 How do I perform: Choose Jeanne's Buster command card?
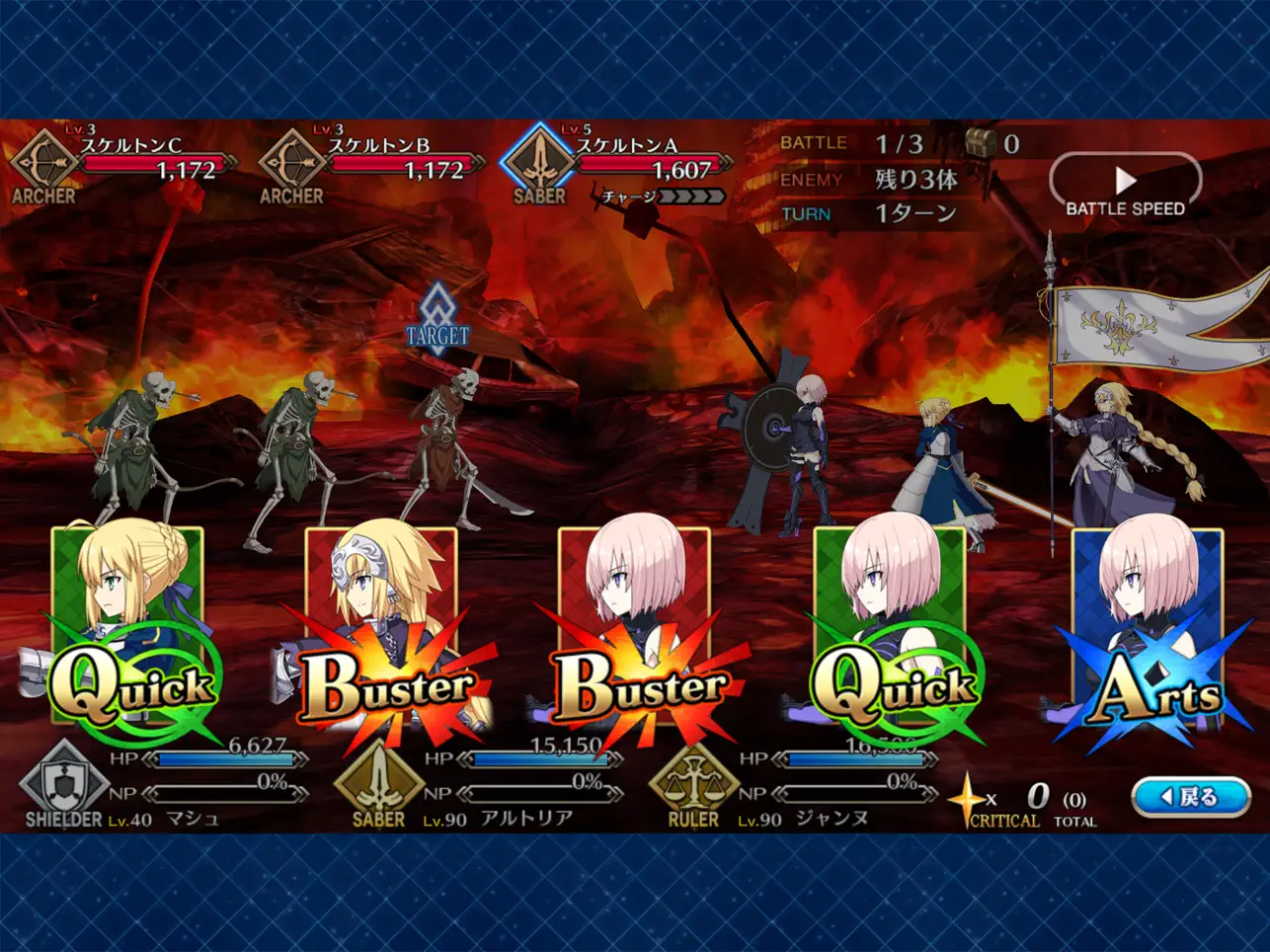(x=382, y=632)
